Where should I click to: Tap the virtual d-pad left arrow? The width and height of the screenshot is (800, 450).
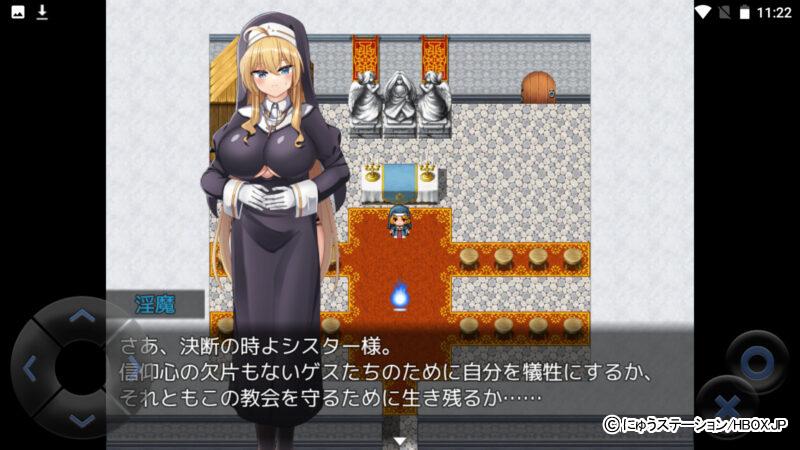pyautogui.click(x=29, y=369)
